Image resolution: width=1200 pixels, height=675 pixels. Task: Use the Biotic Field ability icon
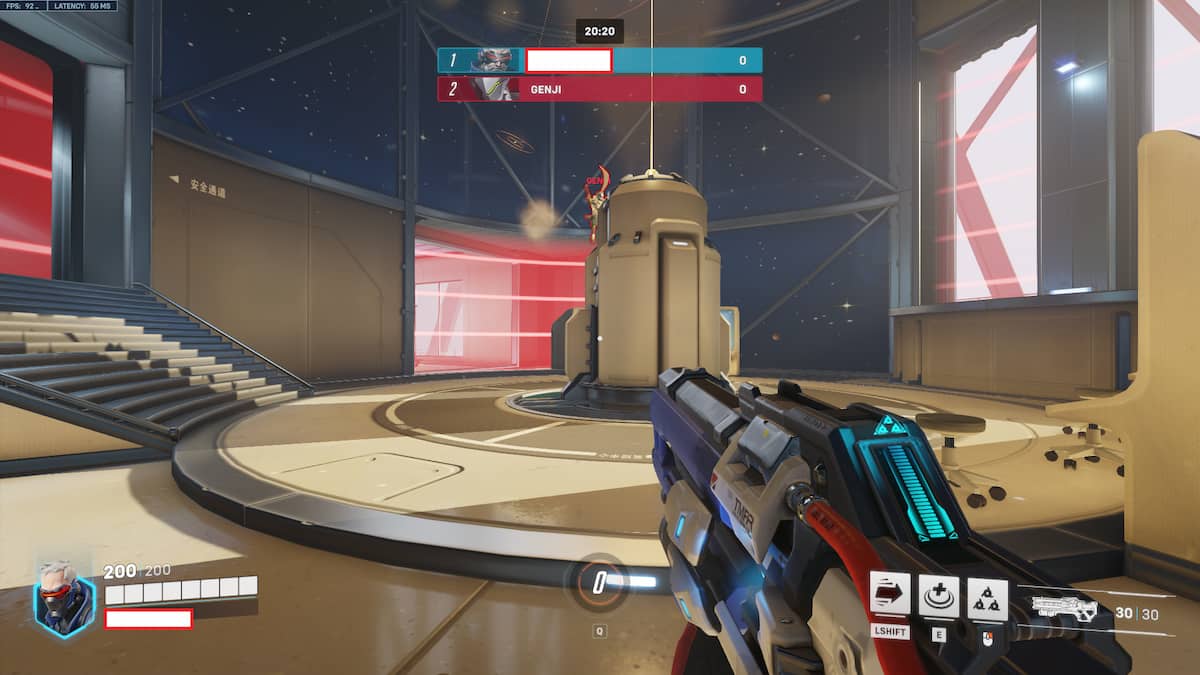938,596
